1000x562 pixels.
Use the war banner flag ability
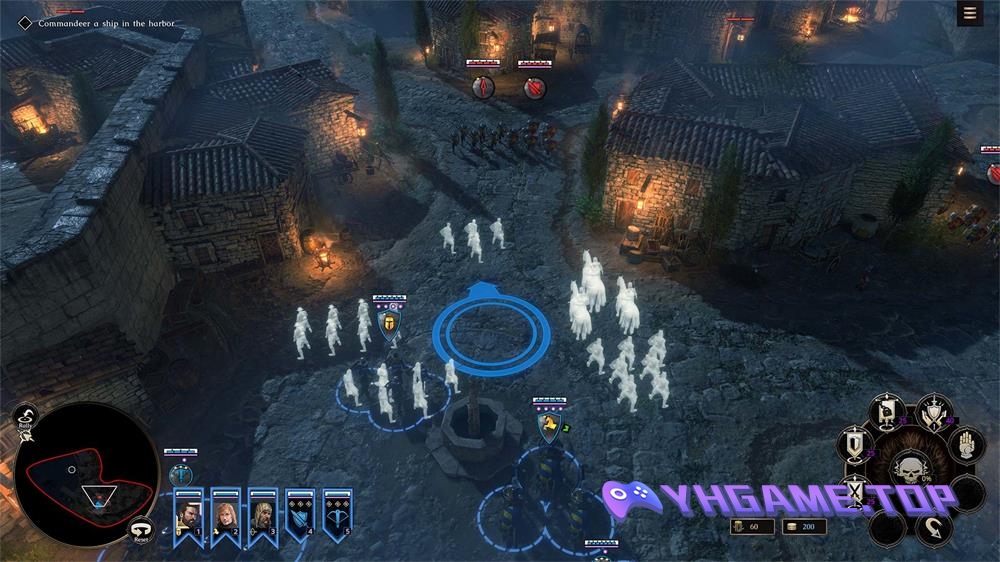(886, 409)
